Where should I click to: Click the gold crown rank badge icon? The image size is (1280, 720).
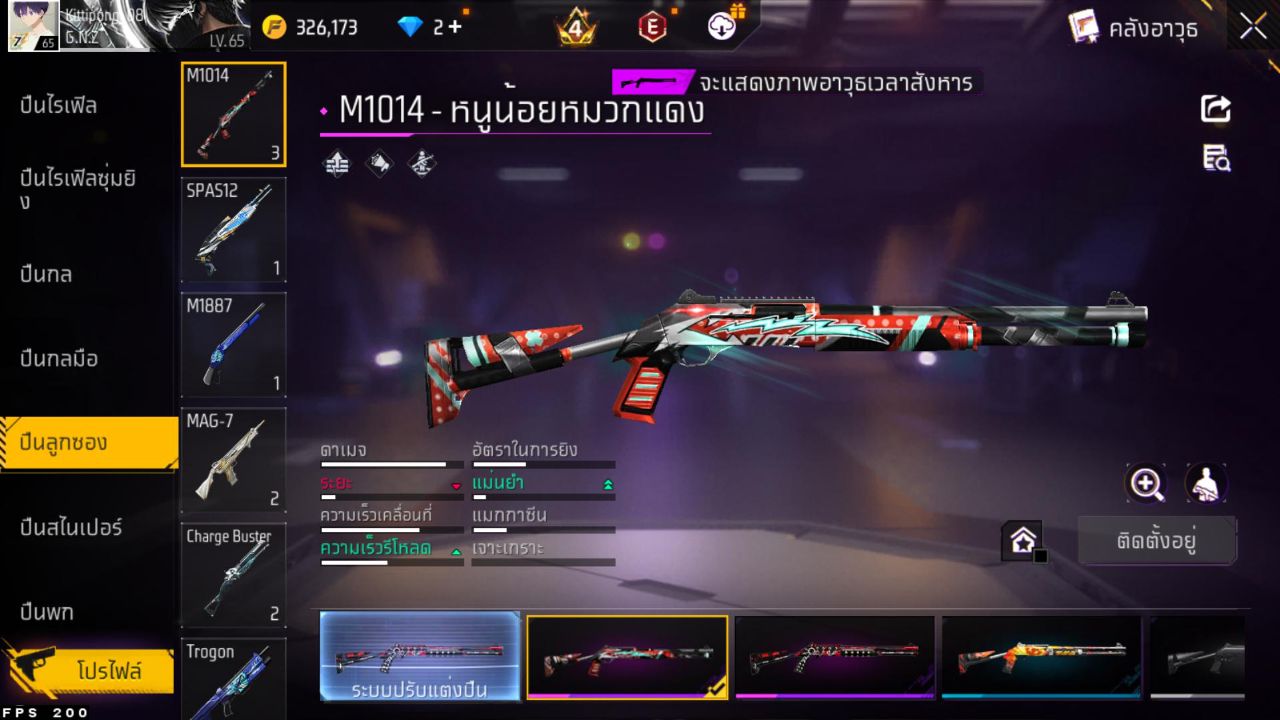pos(577,27)
